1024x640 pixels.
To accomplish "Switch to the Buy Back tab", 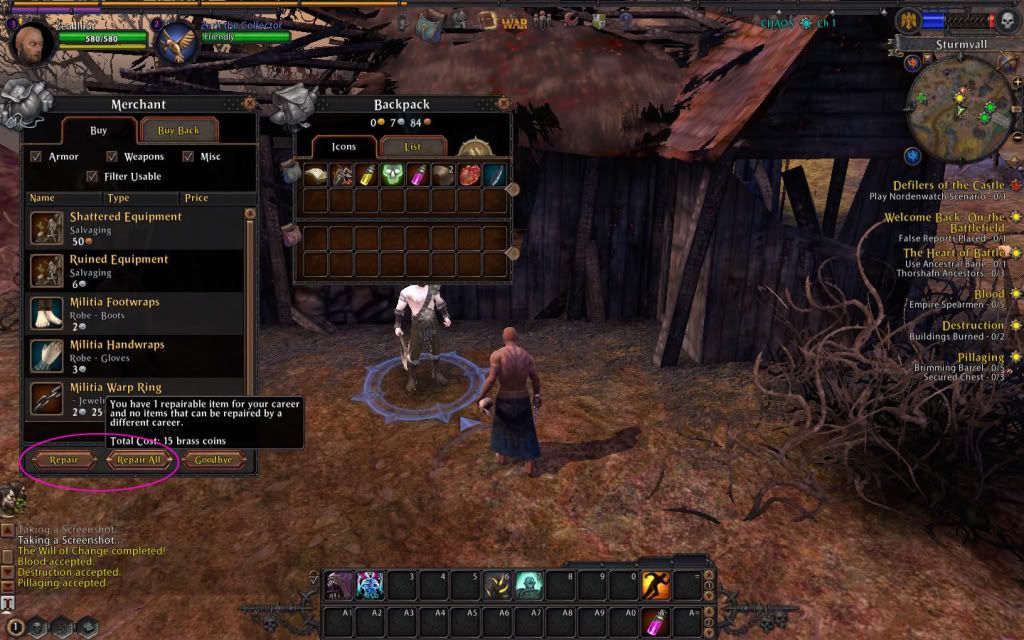I will (178, 131).
